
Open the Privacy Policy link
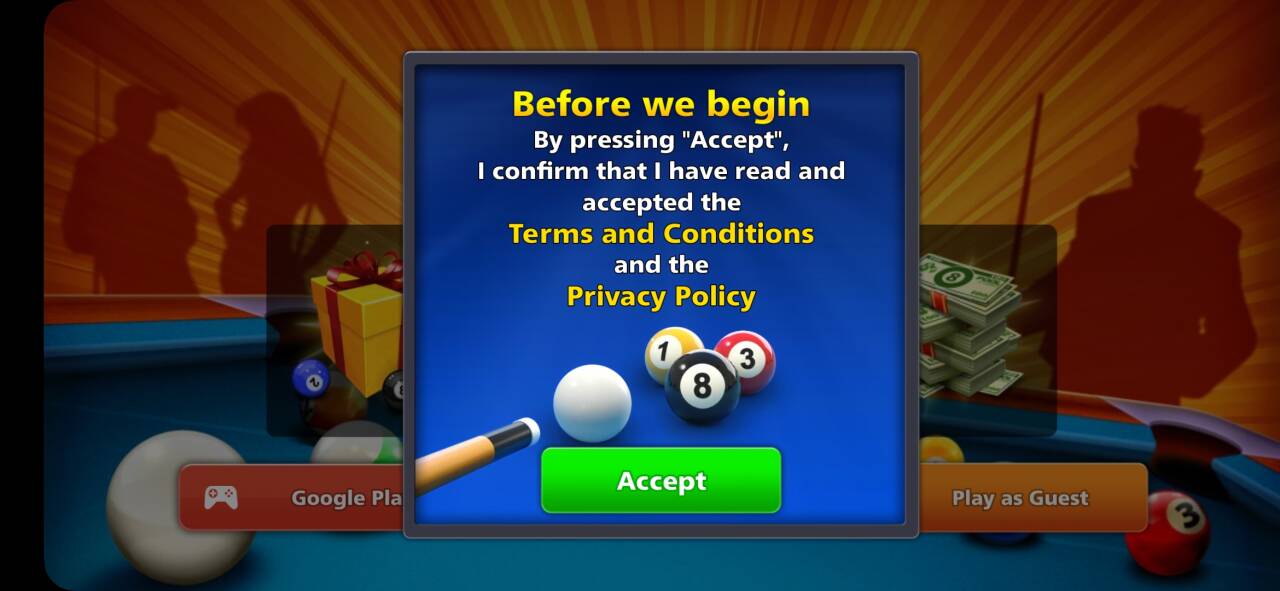click(661, 297)
